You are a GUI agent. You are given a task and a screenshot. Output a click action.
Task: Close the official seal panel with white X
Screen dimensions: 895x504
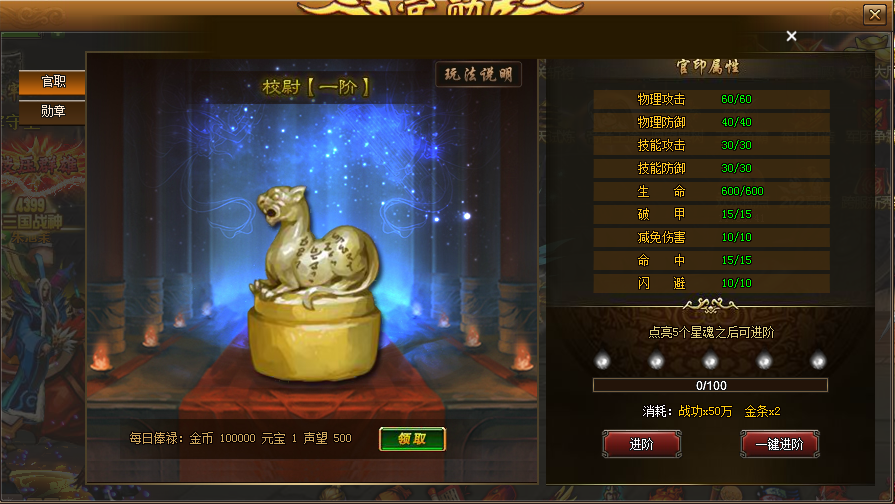tap(791, 36)
